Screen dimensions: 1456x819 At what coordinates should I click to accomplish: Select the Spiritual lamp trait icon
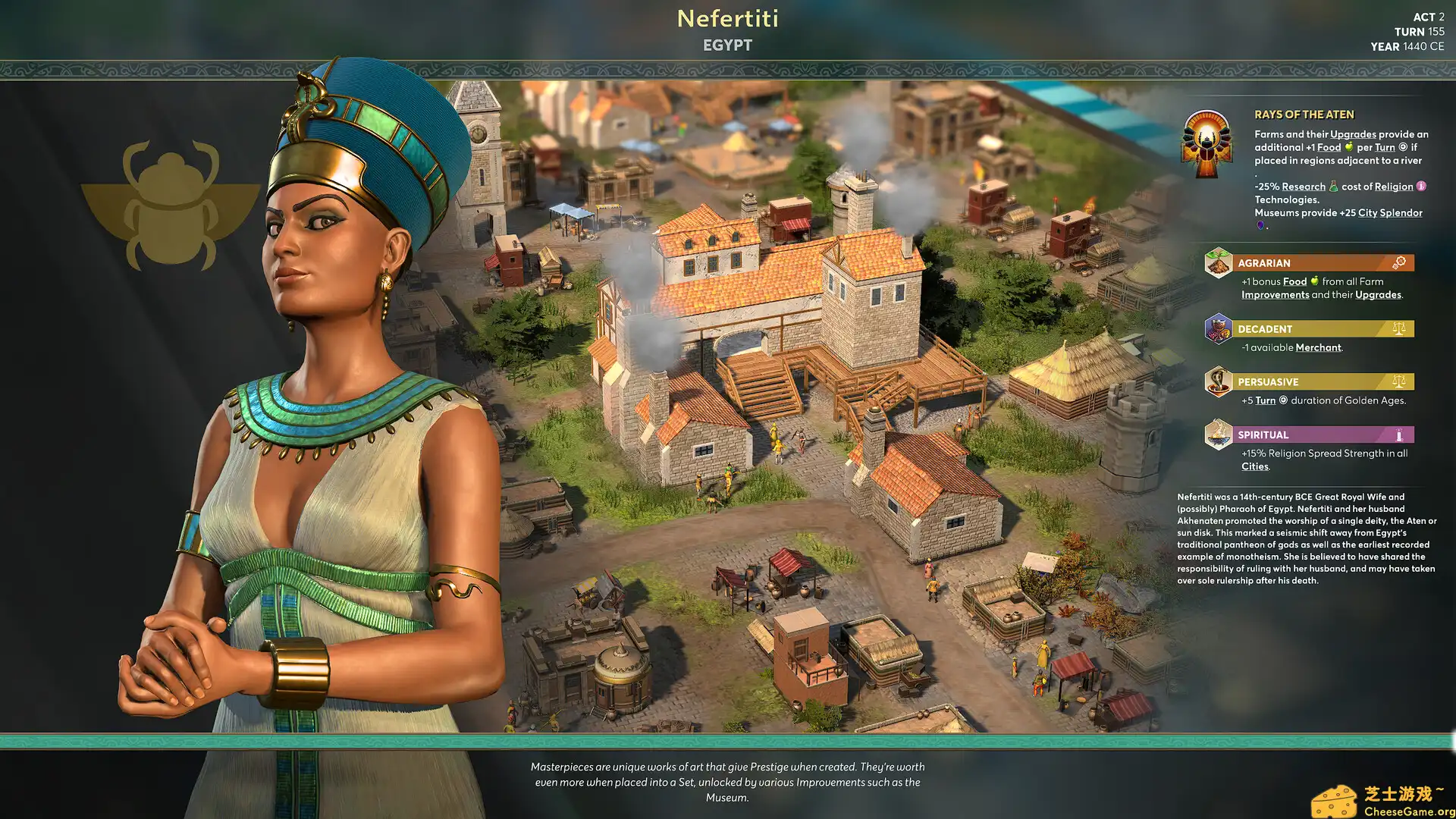click(1217, 434)
